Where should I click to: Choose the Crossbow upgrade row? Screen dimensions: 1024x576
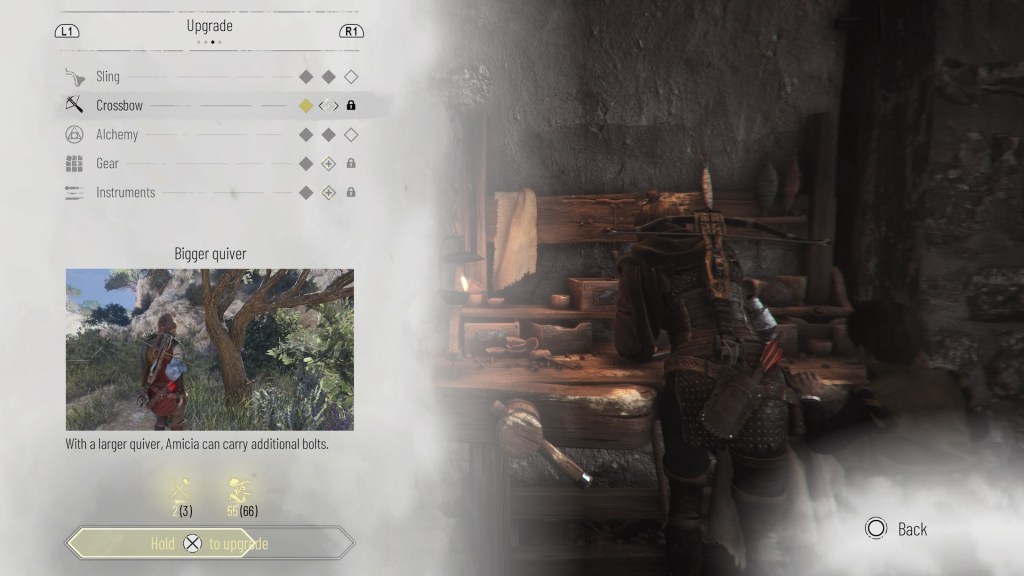[117, 105]
